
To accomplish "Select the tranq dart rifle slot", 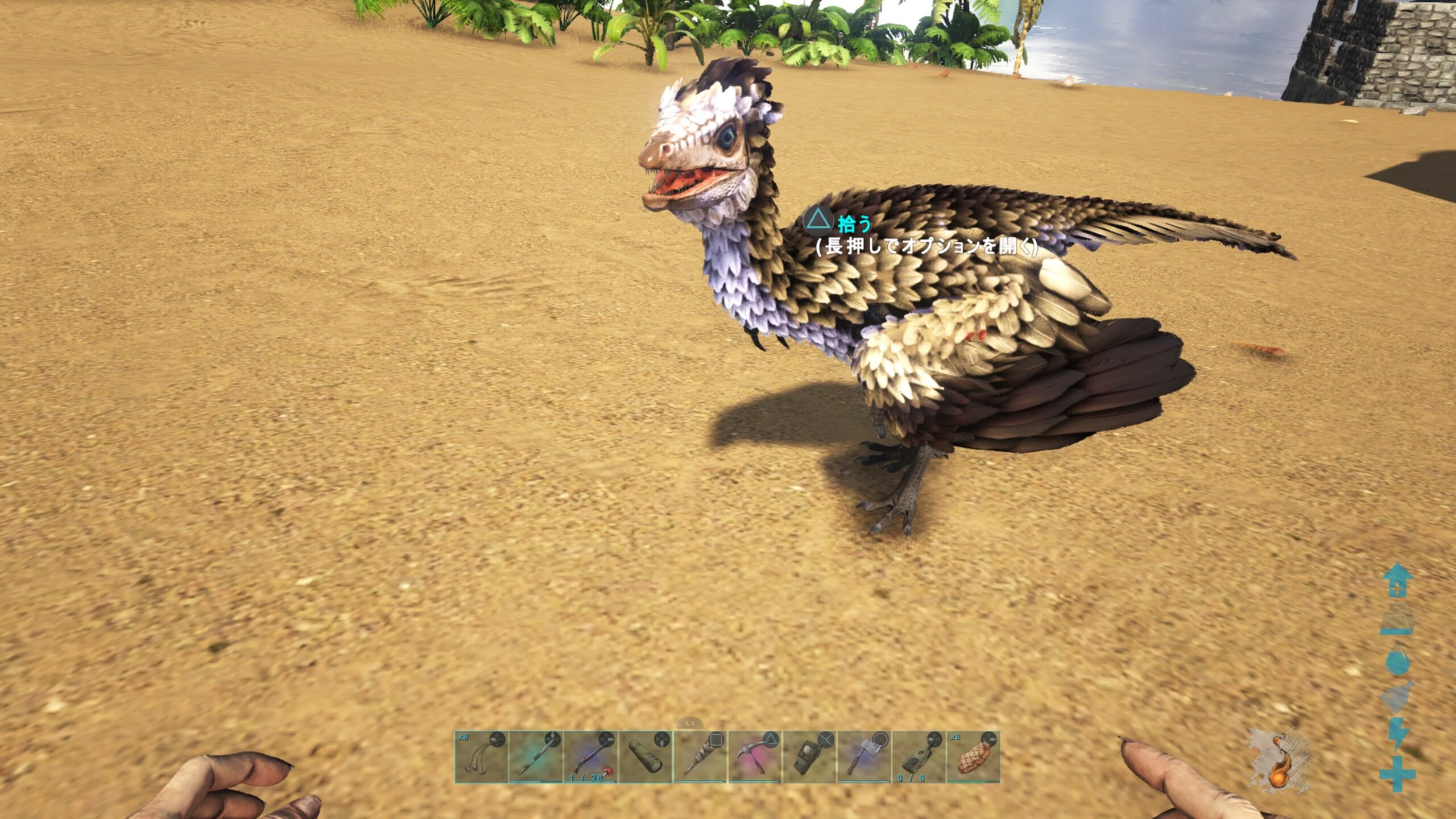I will (590, 757).
